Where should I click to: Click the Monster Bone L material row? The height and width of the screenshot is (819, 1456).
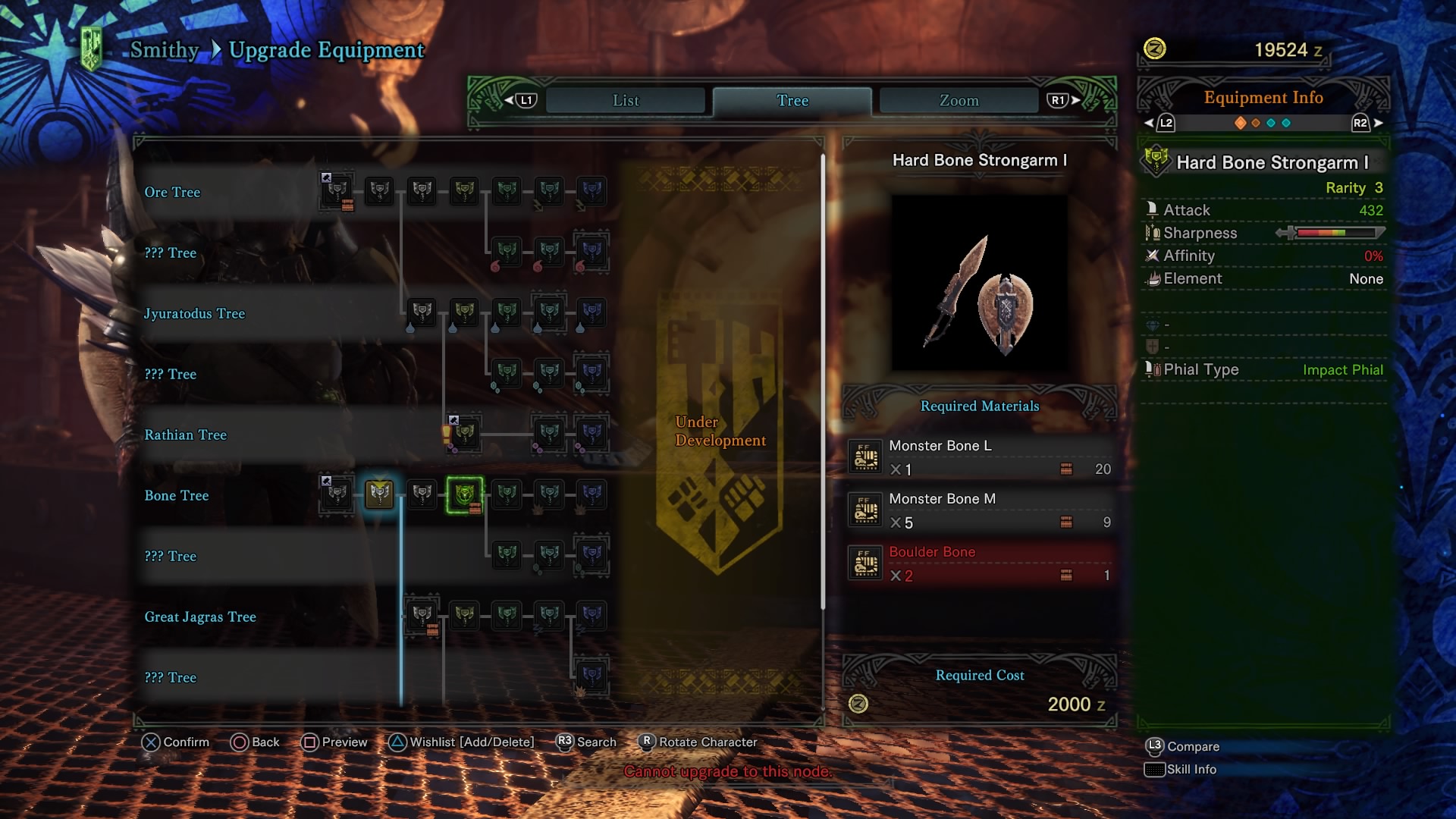980,457
